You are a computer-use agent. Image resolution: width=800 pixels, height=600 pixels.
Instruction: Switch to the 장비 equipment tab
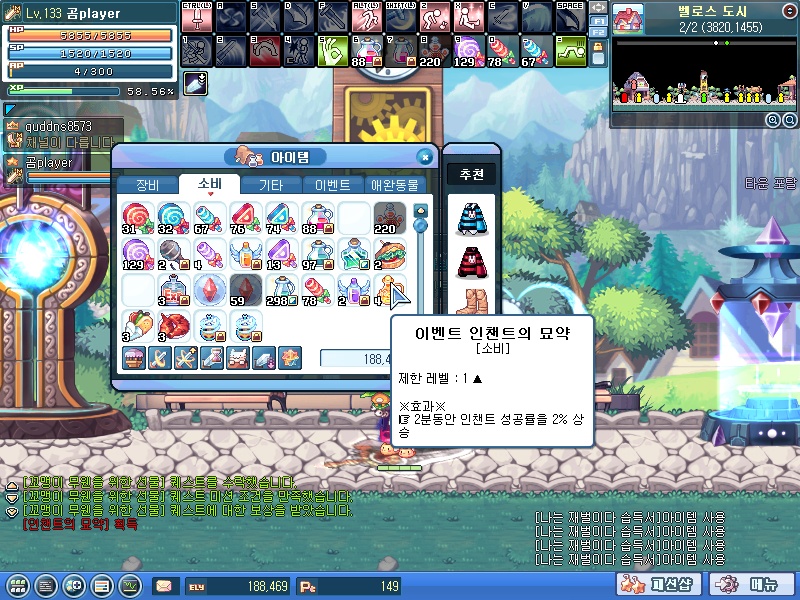(x=147, y=185)
